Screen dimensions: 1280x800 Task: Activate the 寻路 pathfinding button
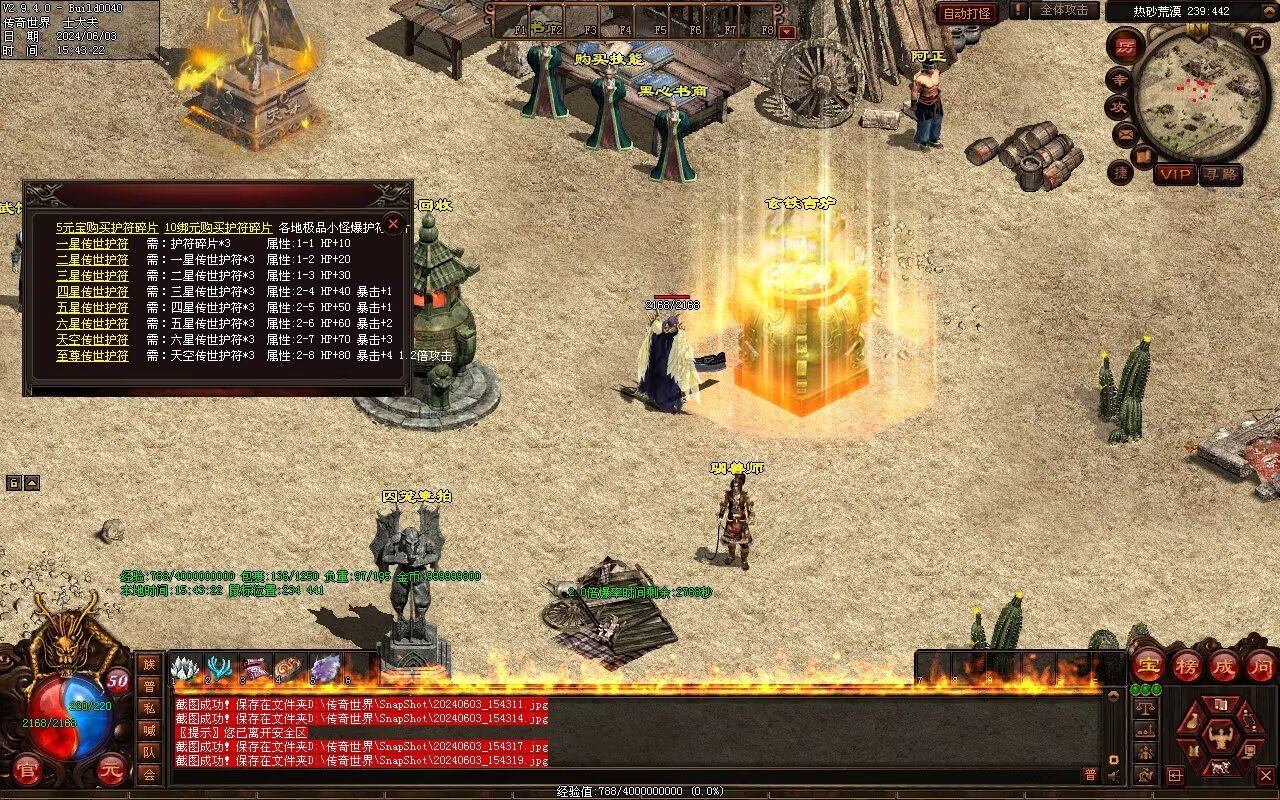pyautogui.click(x=1220, y=174)
